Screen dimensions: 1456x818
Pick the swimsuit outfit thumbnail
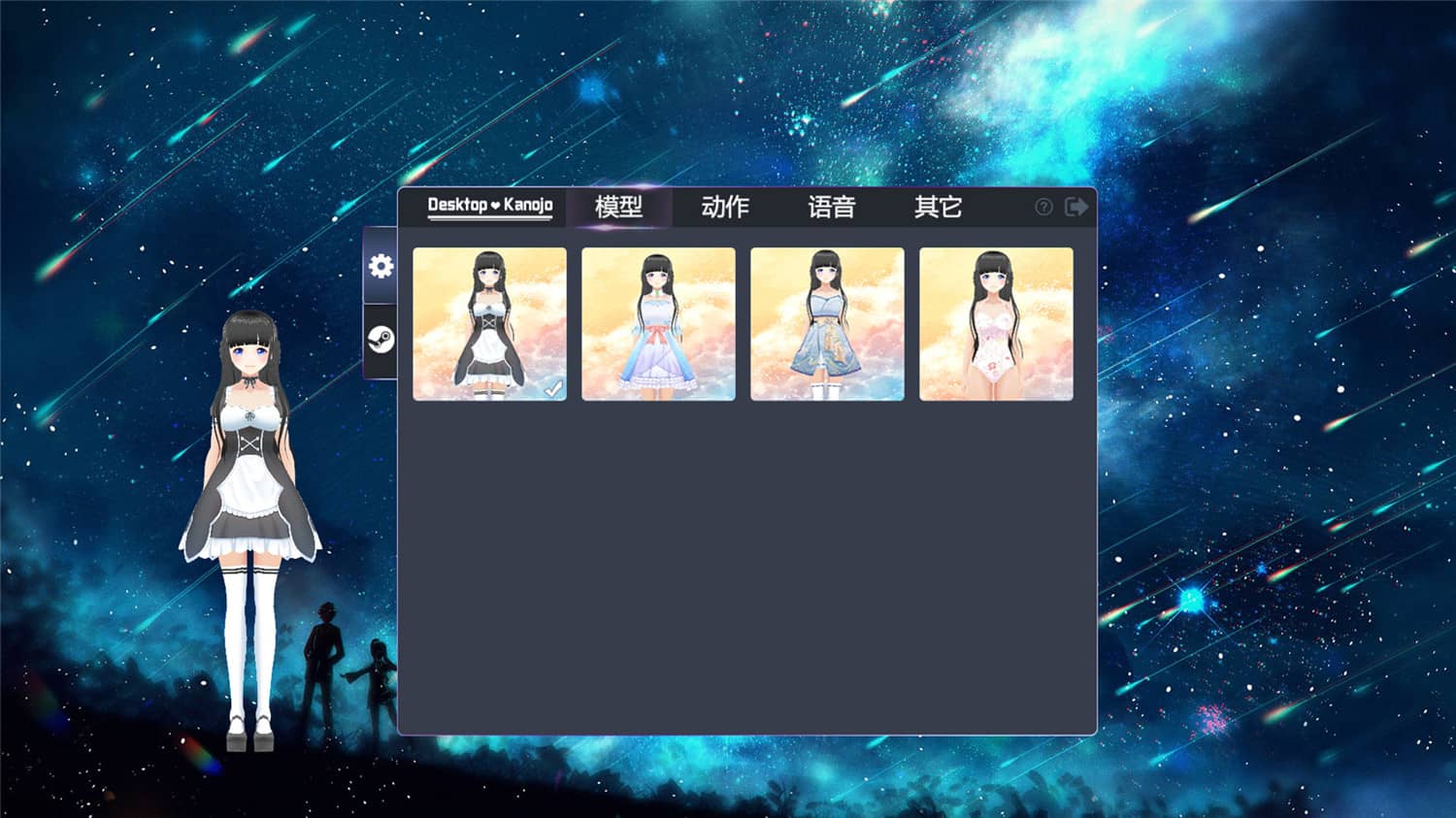click(996, 323)
